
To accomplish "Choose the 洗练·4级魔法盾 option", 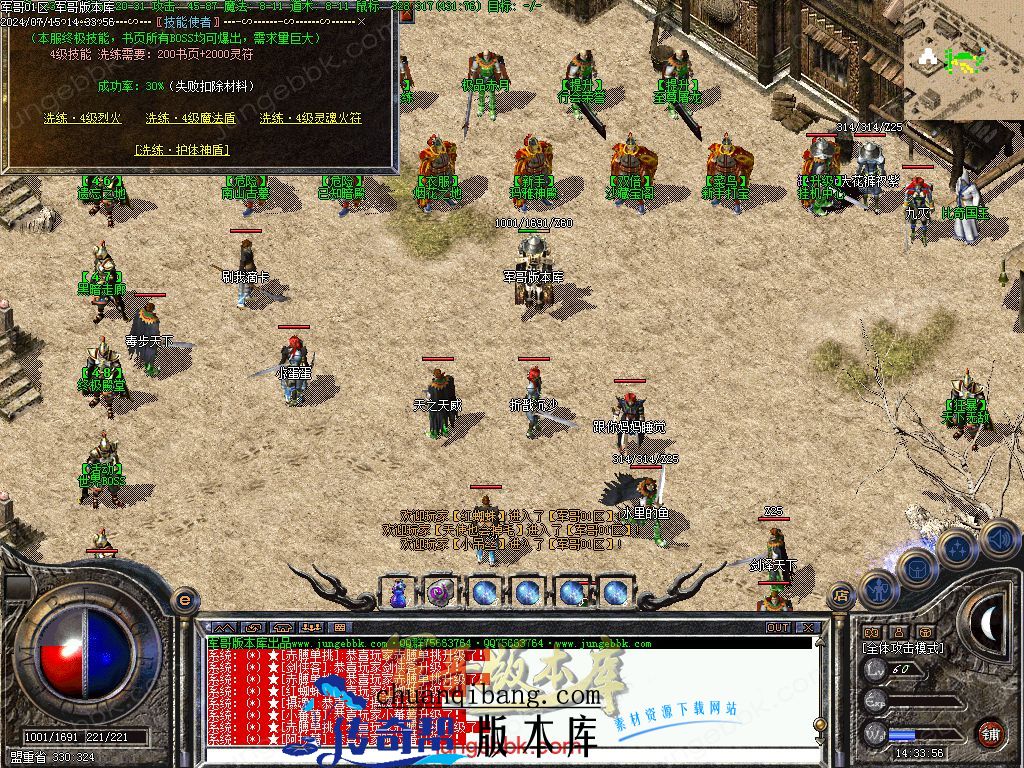I will click(x=191, y=118).
